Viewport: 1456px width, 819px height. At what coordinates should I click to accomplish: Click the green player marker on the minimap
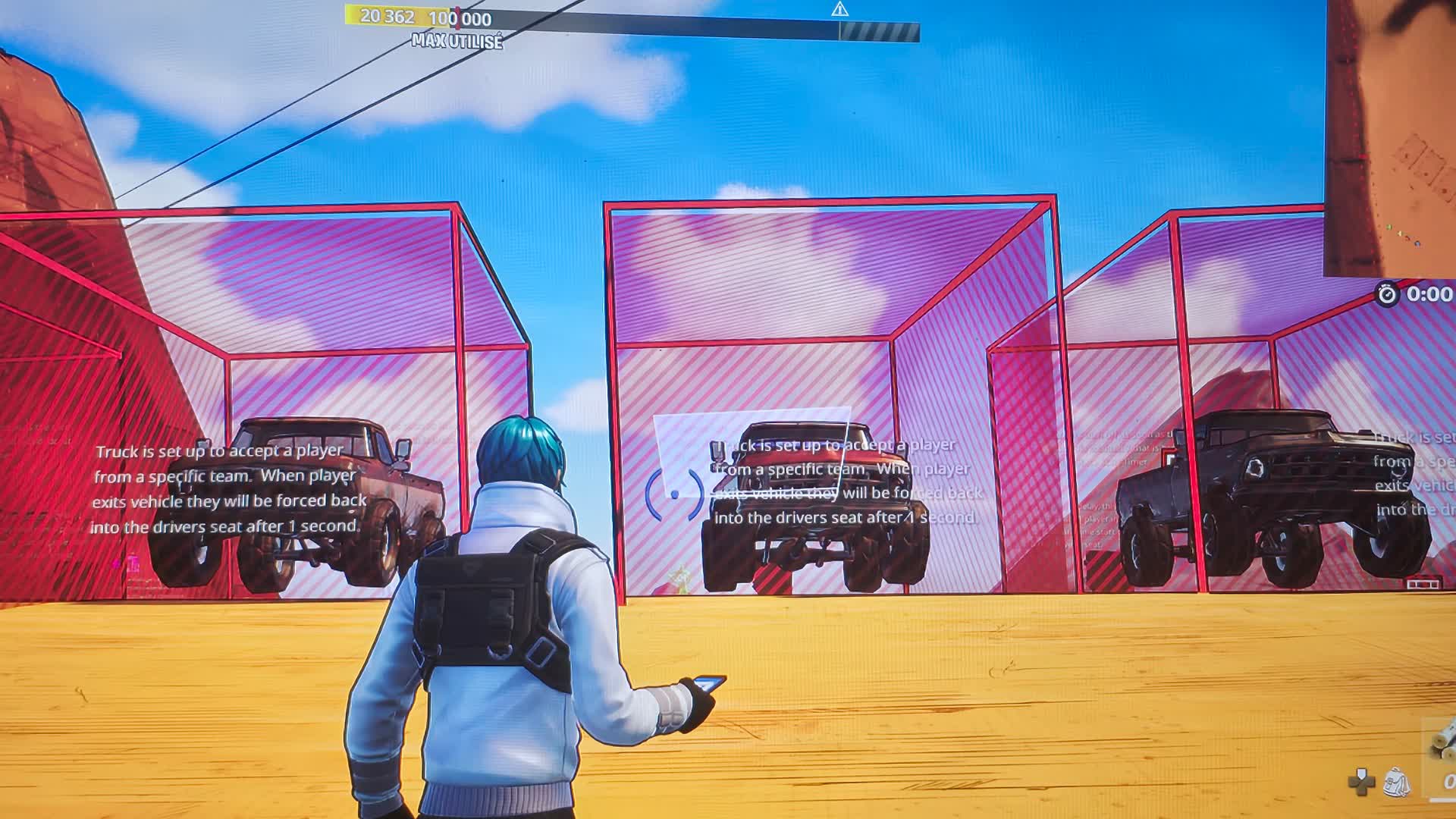tap(1389, 227)
